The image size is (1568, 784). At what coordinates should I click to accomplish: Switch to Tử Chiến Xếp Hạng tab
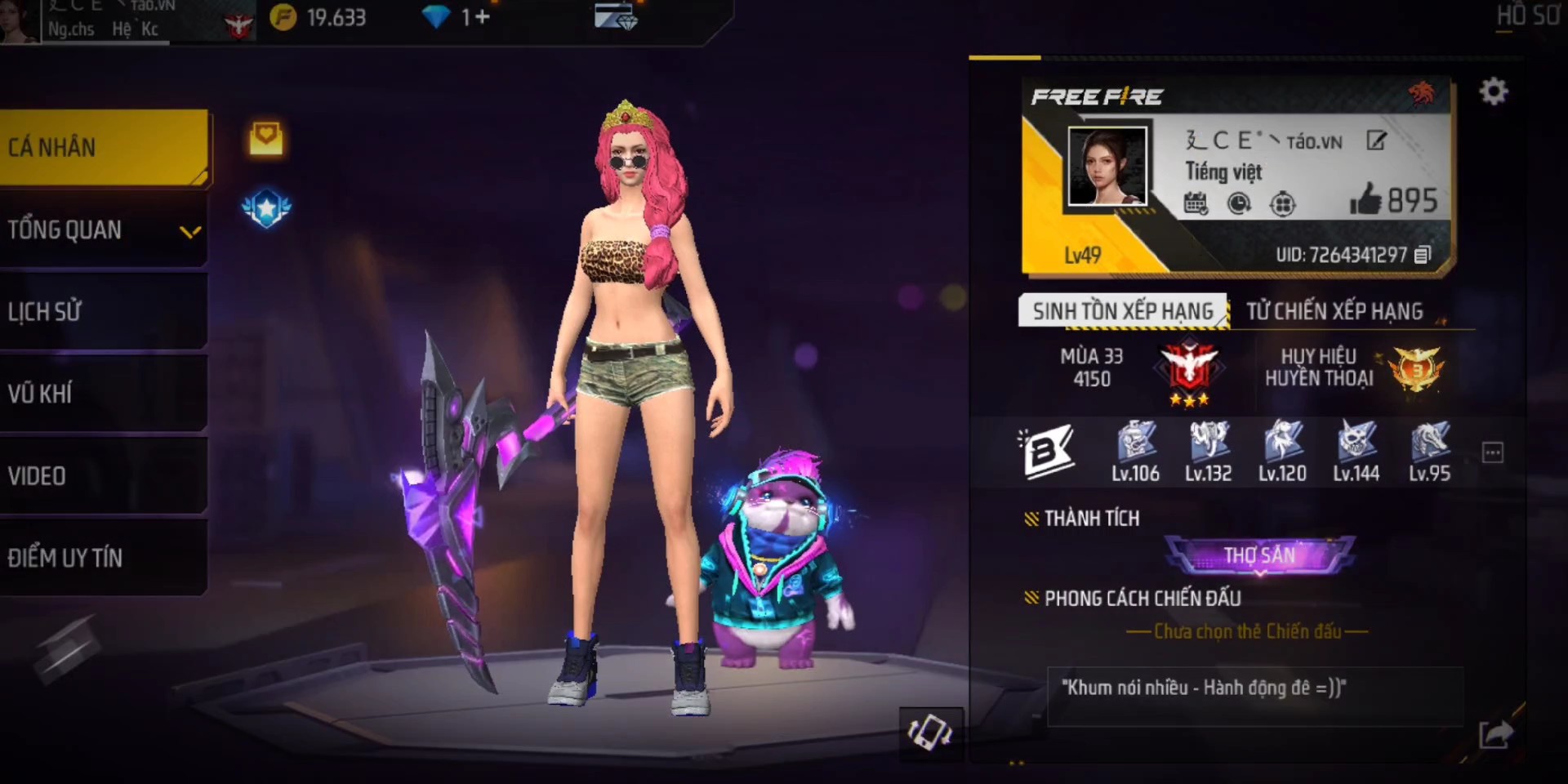(x=1334, y=311)
